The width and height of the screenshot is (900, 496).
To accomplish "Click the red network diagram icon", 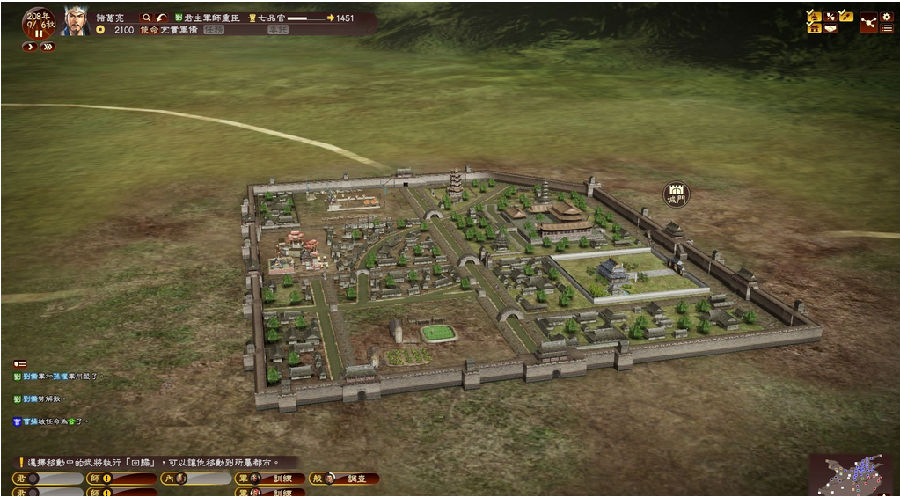I will click(867, 22).
